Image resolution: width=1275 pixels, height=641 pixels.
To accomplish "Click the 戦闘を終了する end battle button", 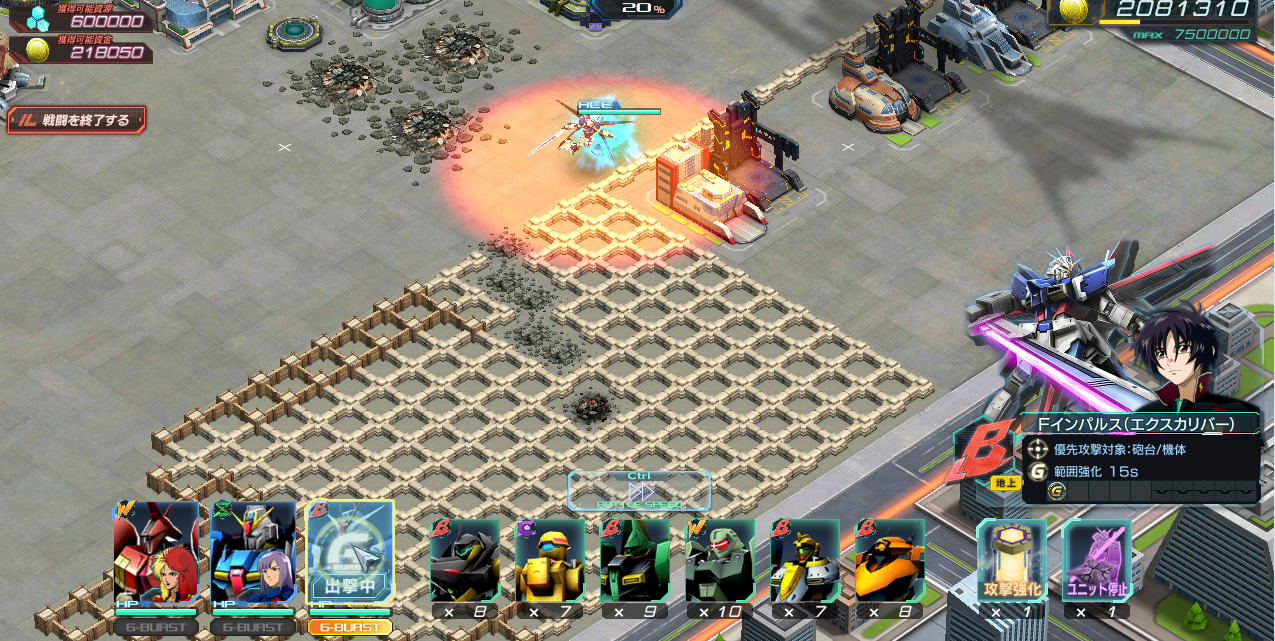I will tap(77, 120).
